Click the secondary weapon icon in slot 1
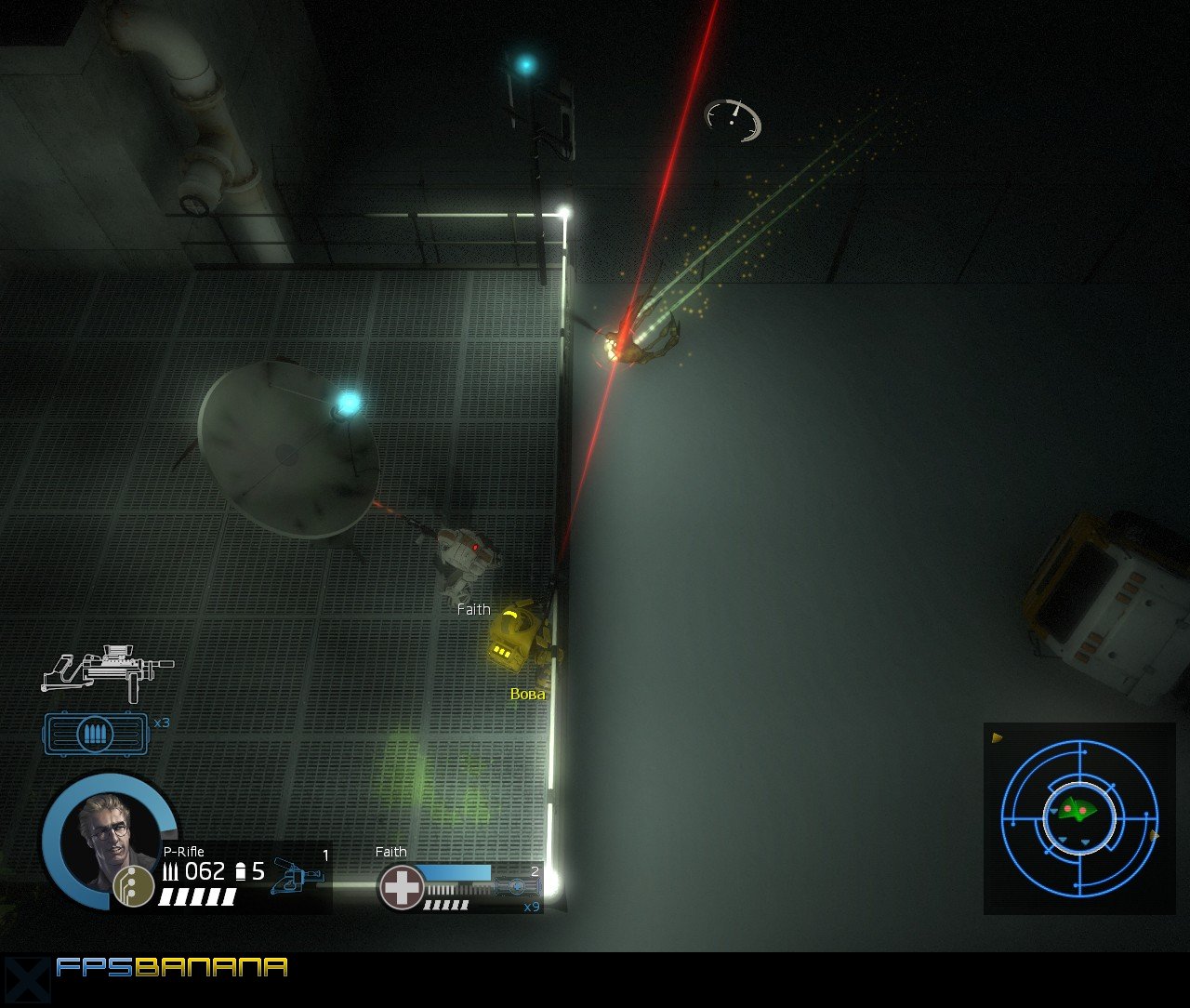 pyautogui.click(x=297, y=874)
